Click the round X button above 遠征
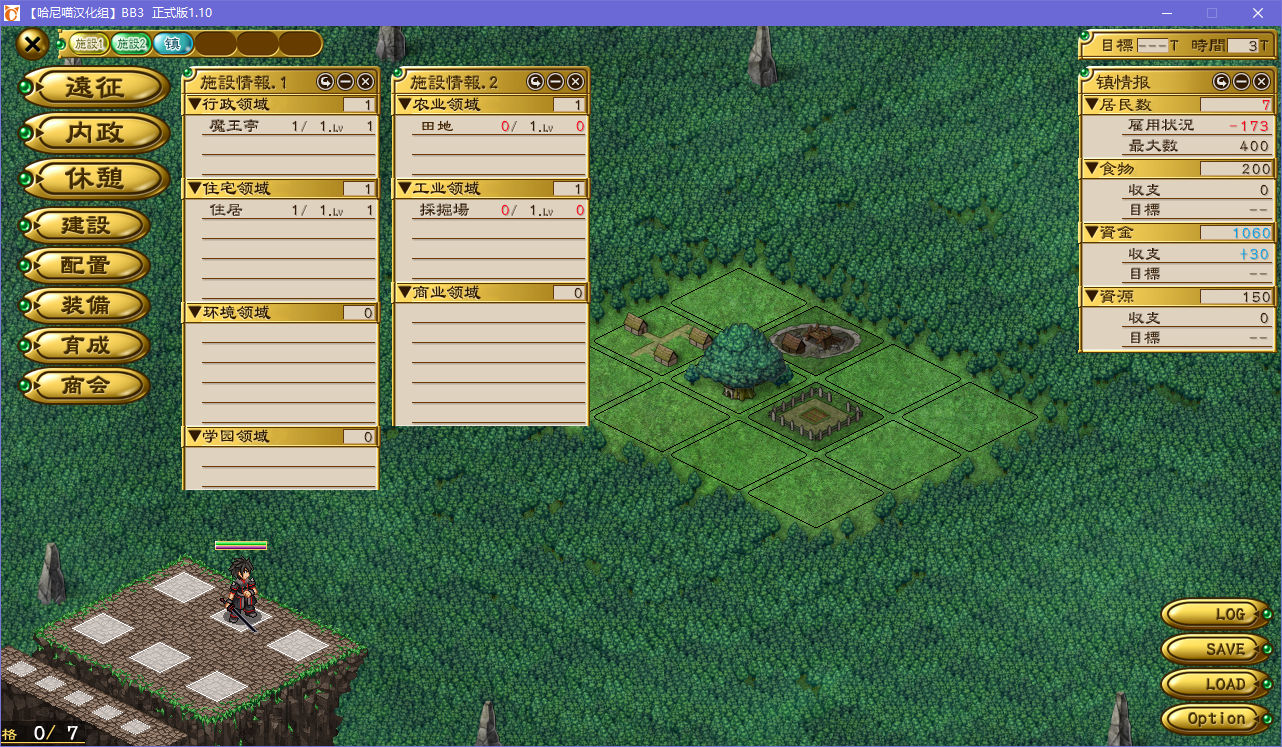This screenshot has width=1282, height=747. coord(32,44)
